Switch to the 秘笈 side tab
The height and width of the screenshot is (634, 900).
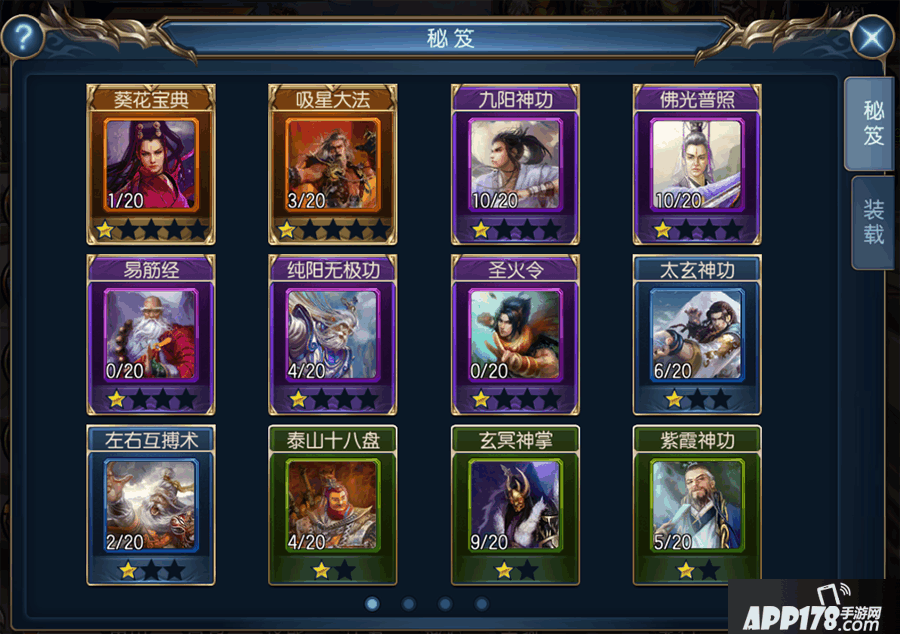click(x=873, y=124)
